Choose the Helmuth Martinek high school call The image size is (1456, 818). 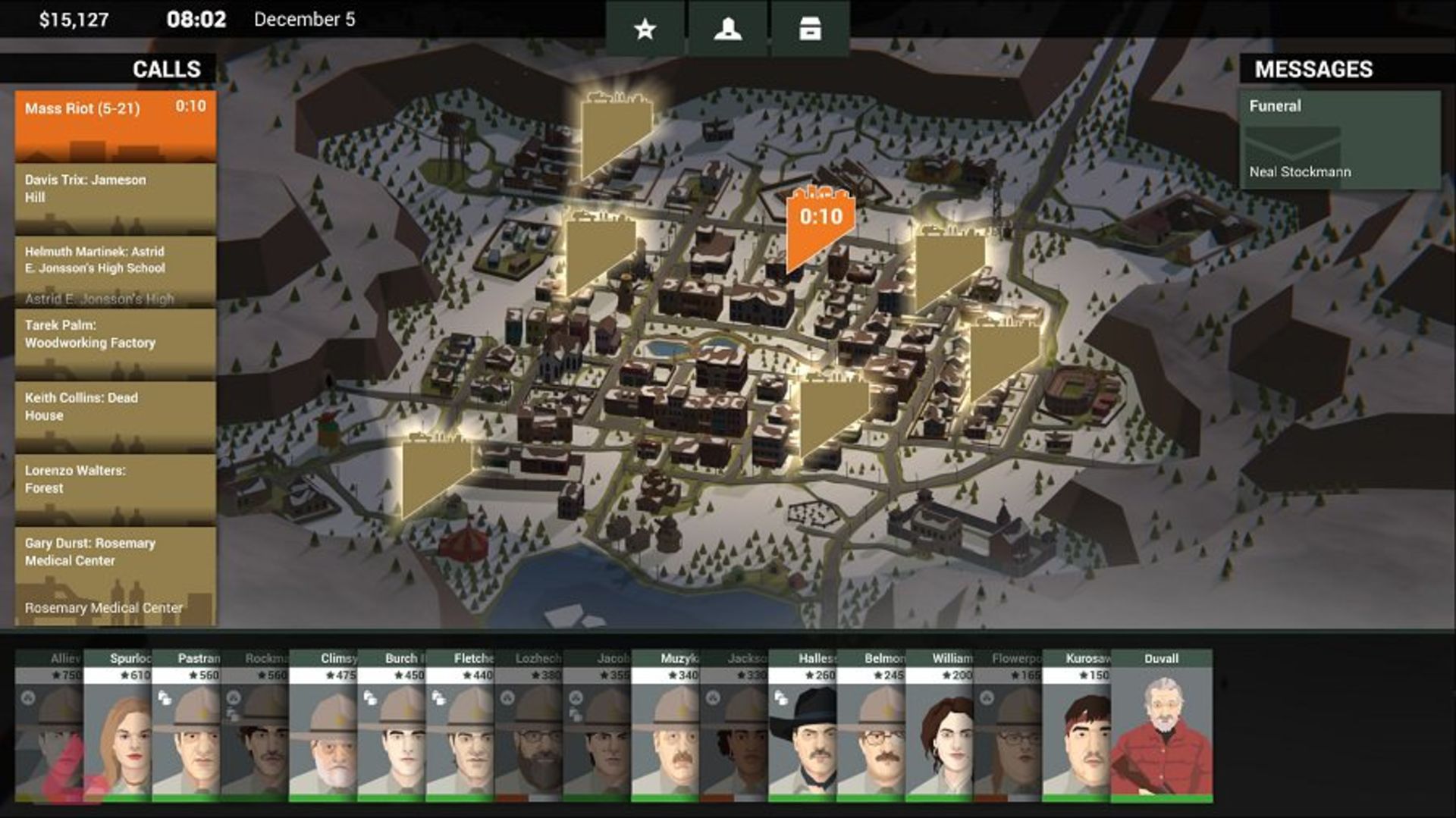(115, 271)
